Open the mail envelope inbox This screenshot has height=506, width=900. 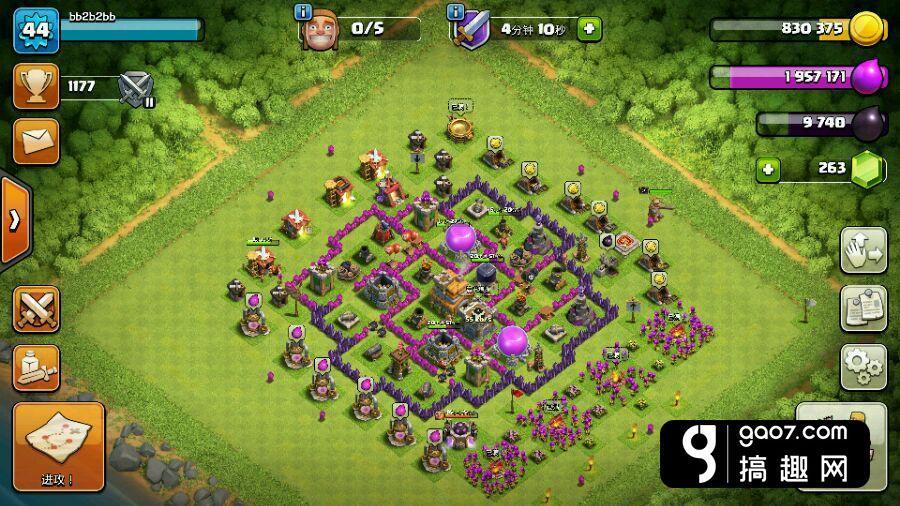tap(35, 141)
